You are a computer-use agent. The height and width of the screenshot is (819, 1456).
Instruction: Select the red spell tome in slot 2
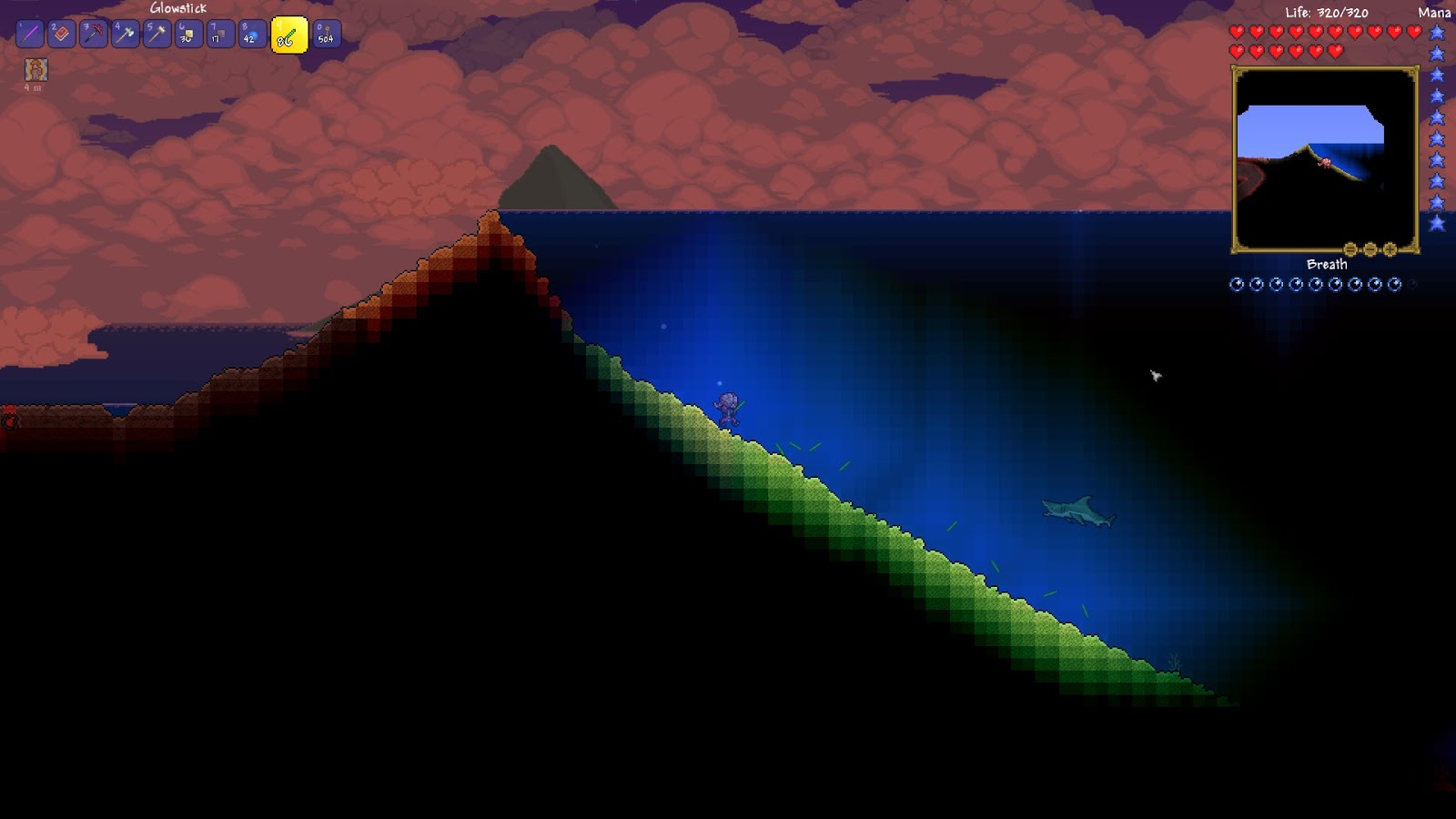tap(62, 35)
